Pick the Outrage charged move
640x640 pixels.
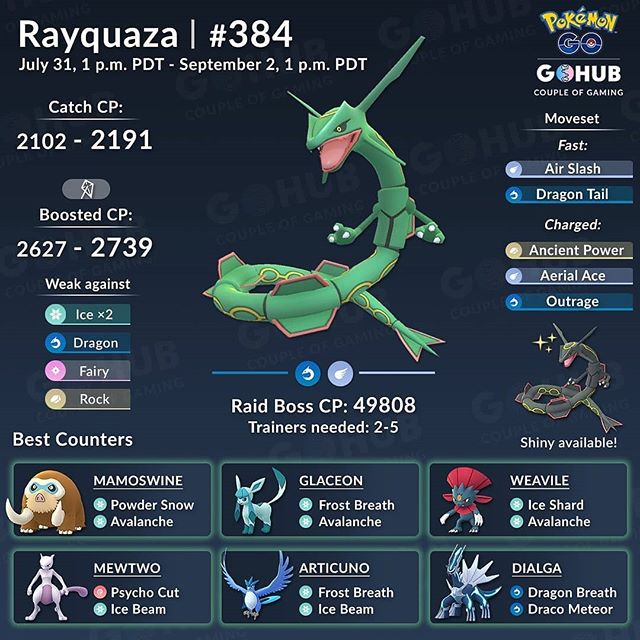point(568,301)
